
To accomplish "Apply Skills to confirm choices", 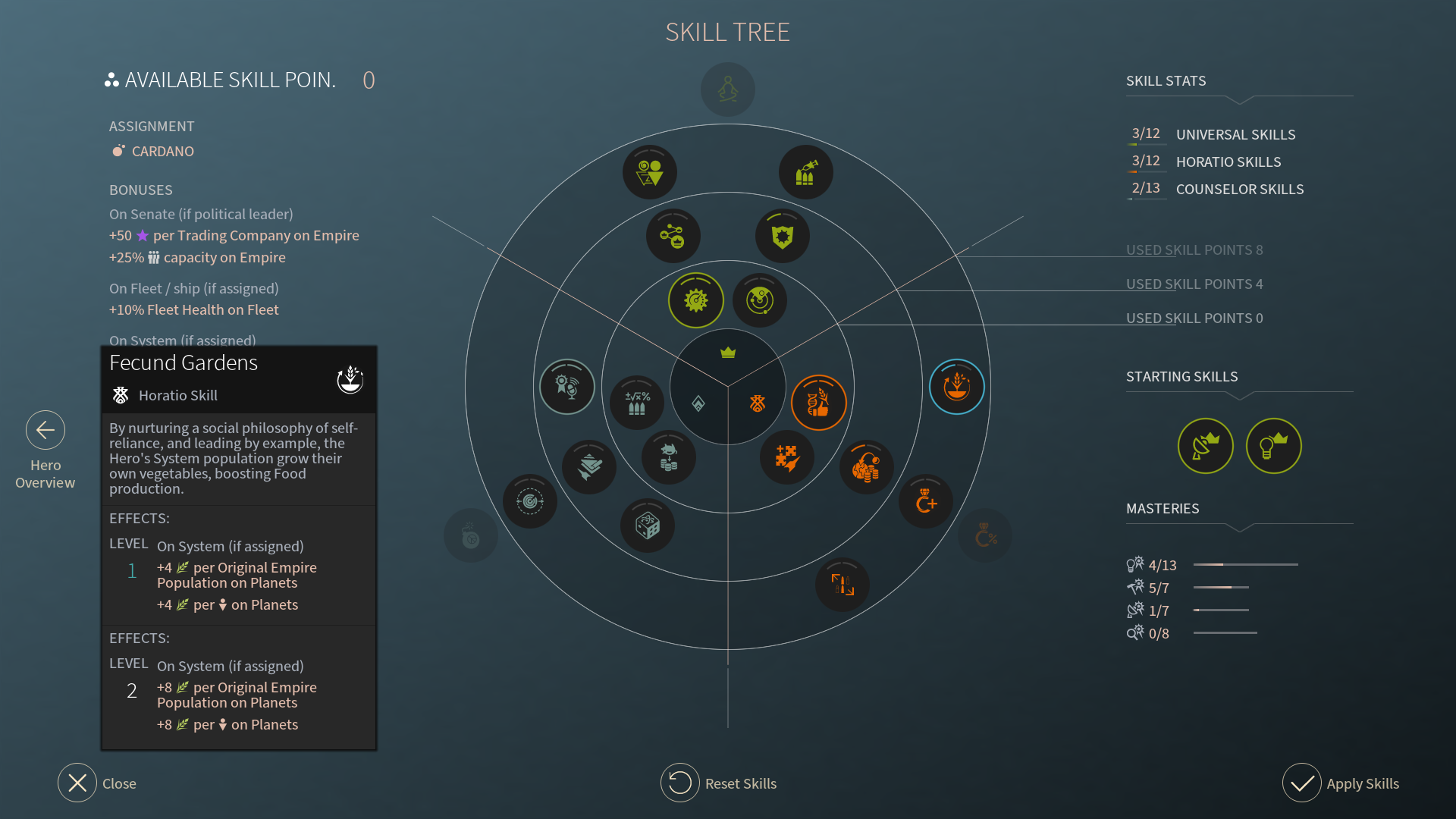I will 1302,783.
